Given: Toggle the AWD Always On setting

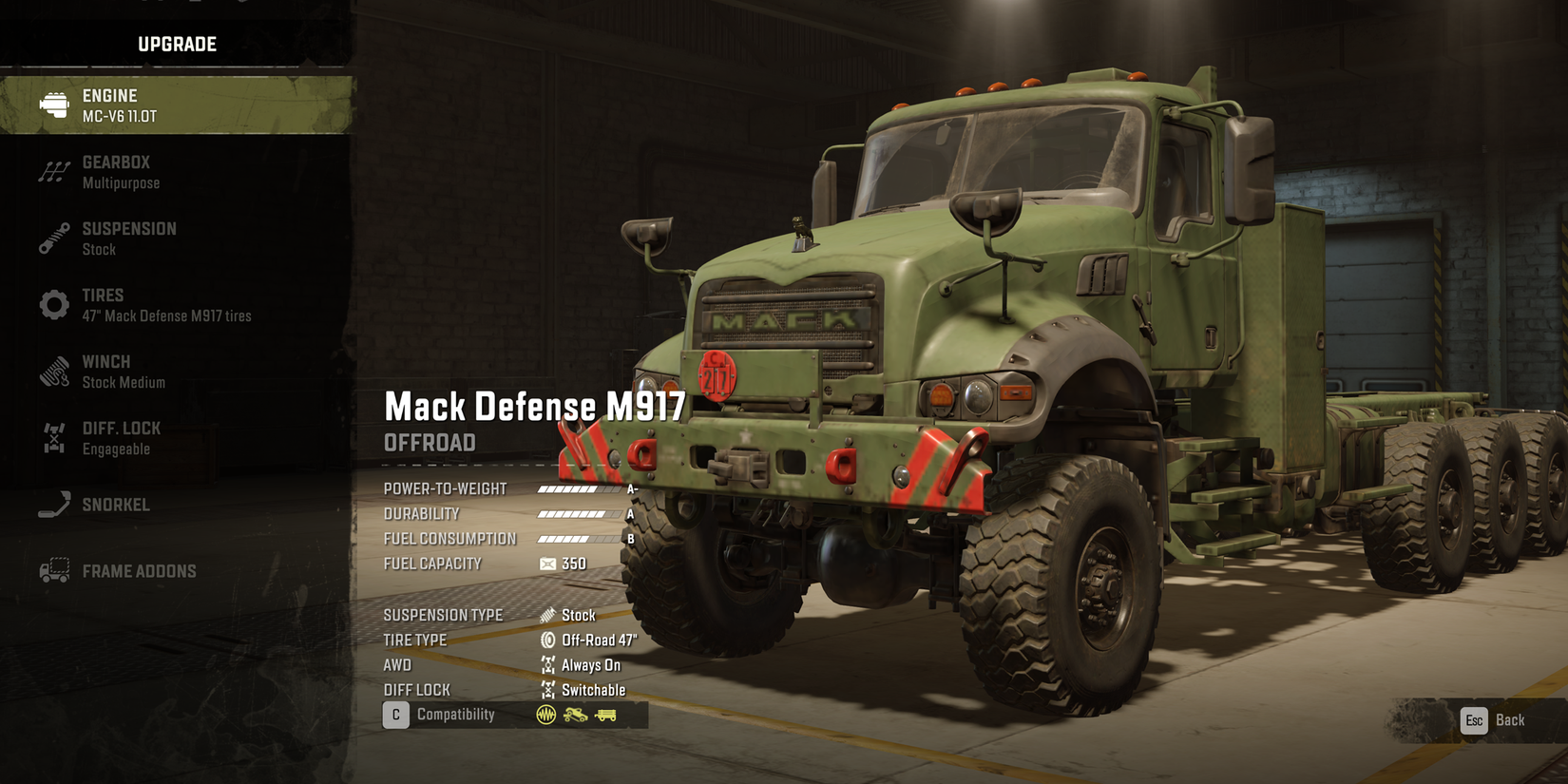Looking at the screenshot, I should tap(590, 664).
